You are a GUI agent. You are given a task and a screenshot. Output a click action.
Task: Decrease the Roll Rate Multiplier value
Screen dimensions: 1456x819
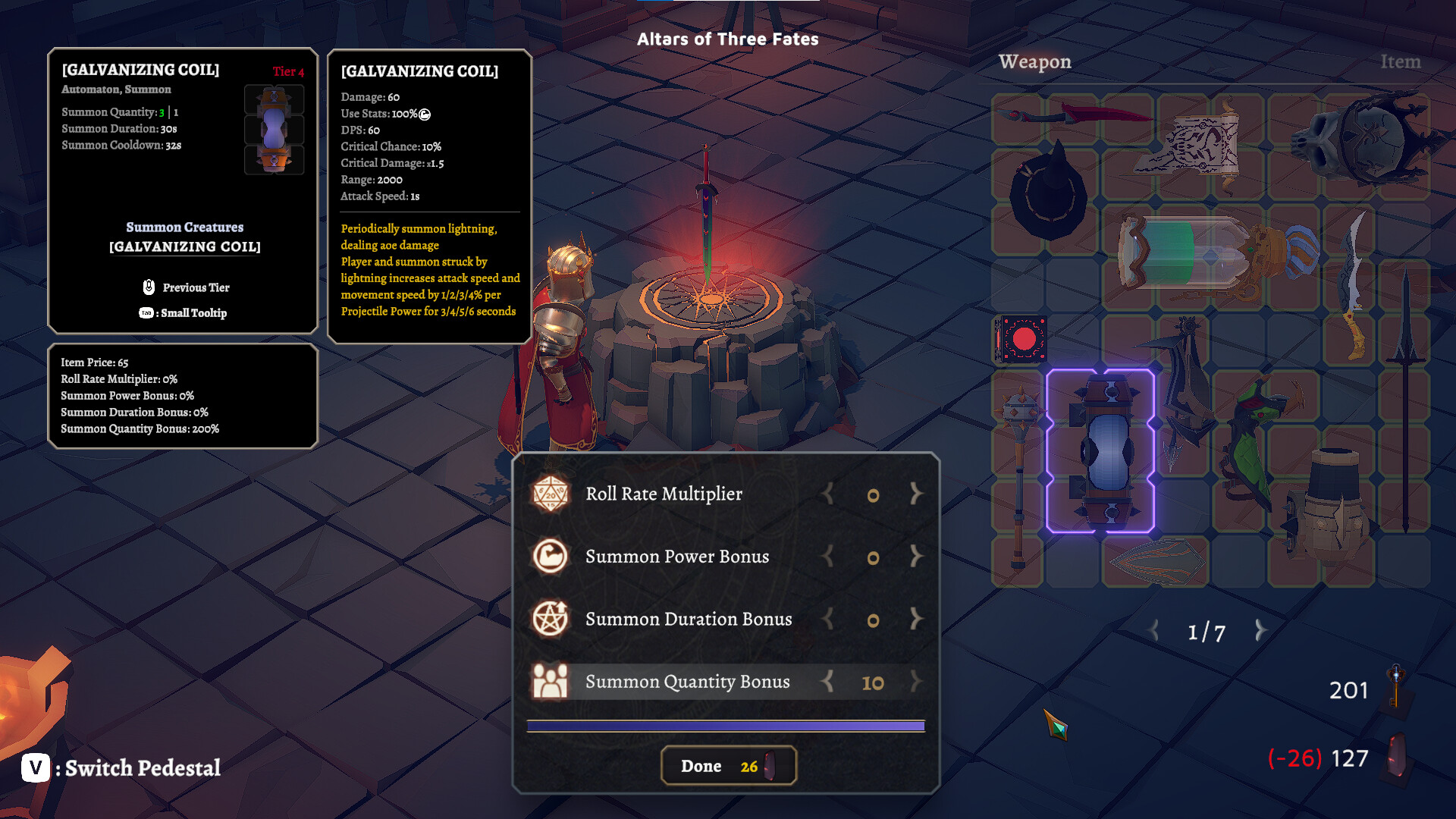coord(827,494)
